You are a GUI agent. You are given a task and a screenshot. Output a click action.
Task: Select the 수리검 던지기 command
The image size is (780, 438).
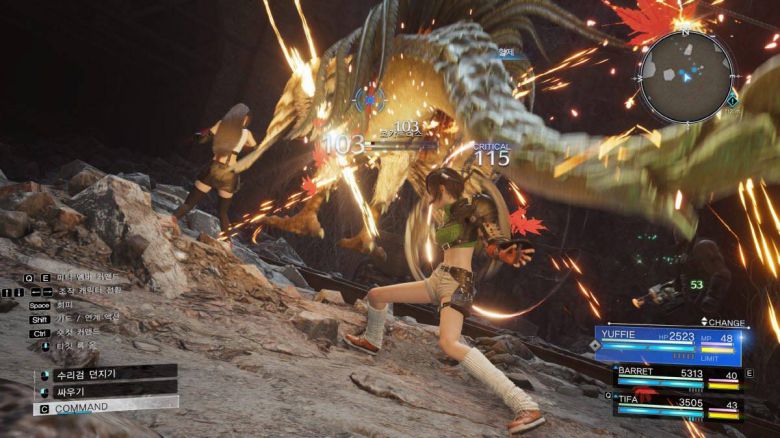pos(105,372)
